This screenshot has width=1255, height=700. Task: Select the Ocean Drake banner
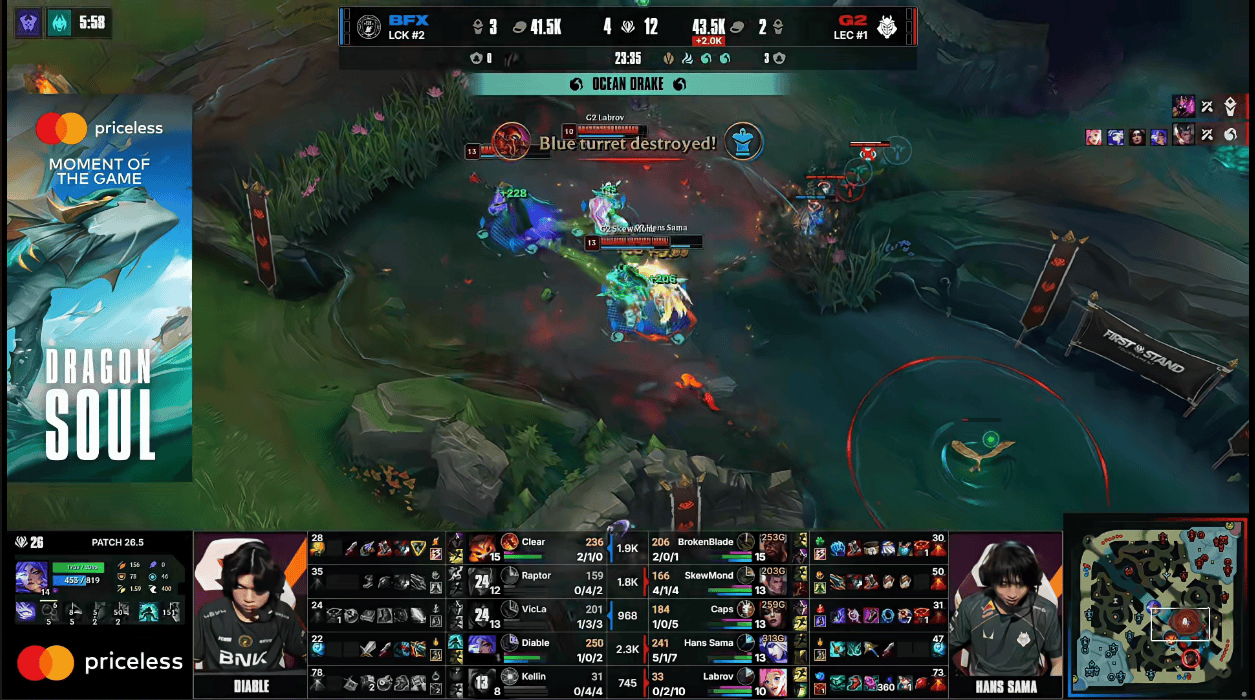628,85
